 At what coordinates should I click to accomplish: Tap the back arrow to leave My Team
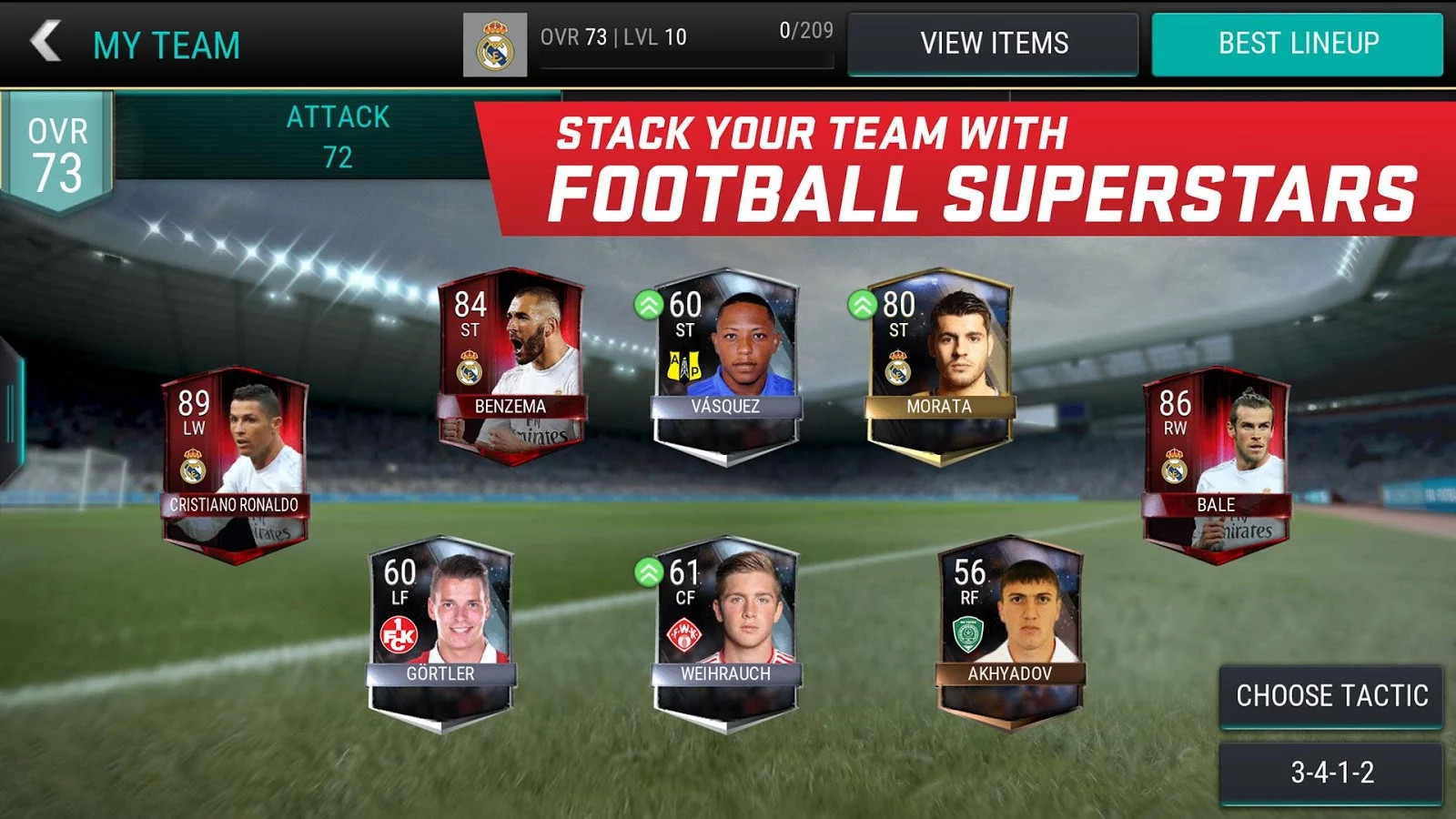(x=44, y=41)
